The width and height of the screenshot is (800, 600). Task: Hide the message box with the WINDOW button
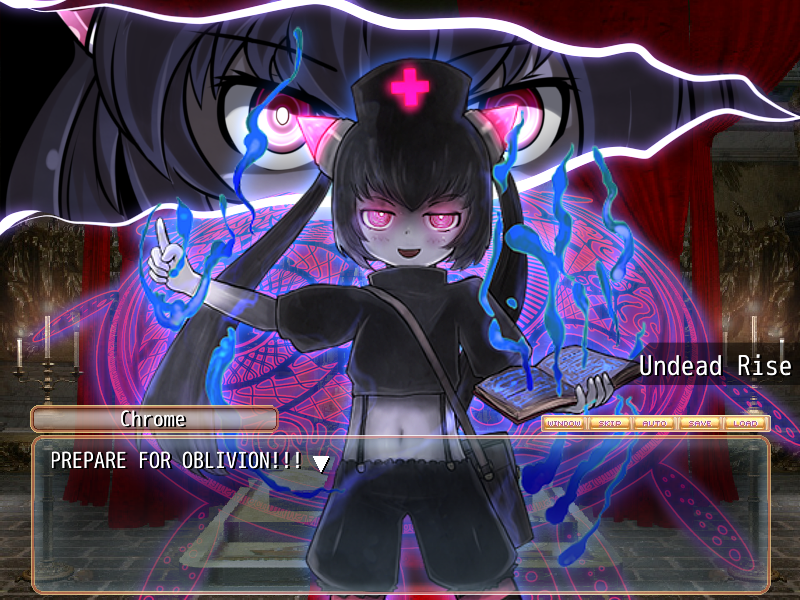(x=565, y=423)
